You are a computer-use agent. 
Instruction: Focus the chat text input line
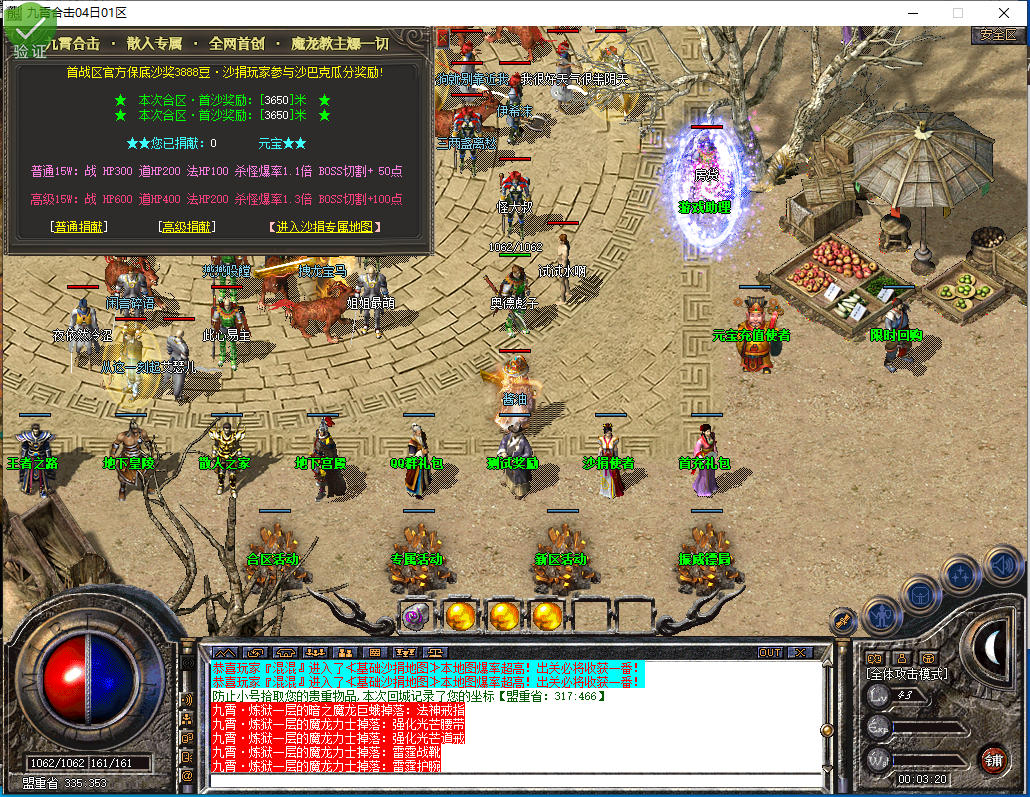pyautogui.click(x=510, y=780)
